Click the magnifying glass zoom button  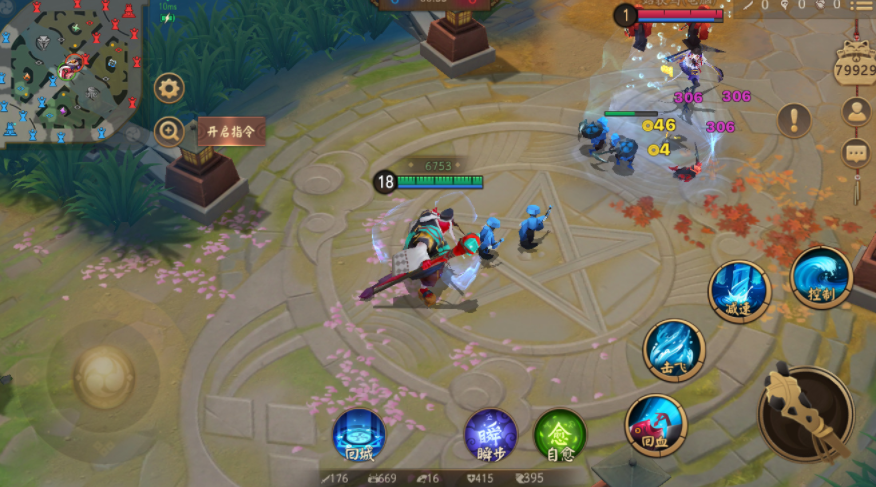(x=169, y=130)
